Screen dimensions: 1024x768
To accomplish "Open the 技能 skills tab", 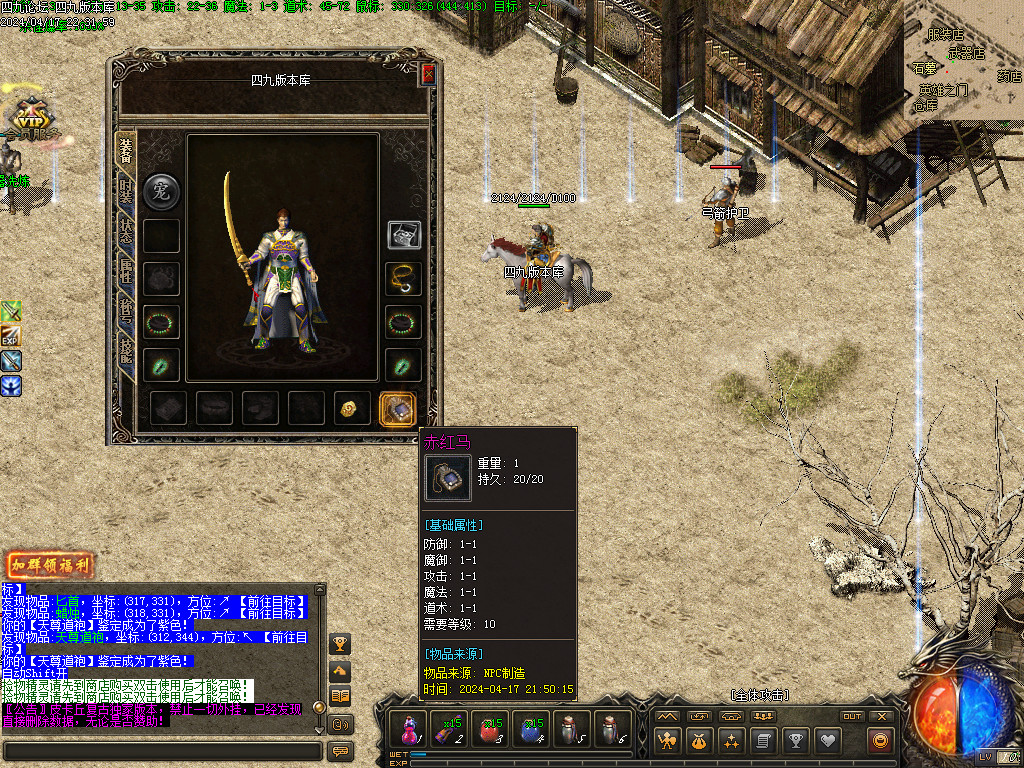I will click(x=126, y=347).
